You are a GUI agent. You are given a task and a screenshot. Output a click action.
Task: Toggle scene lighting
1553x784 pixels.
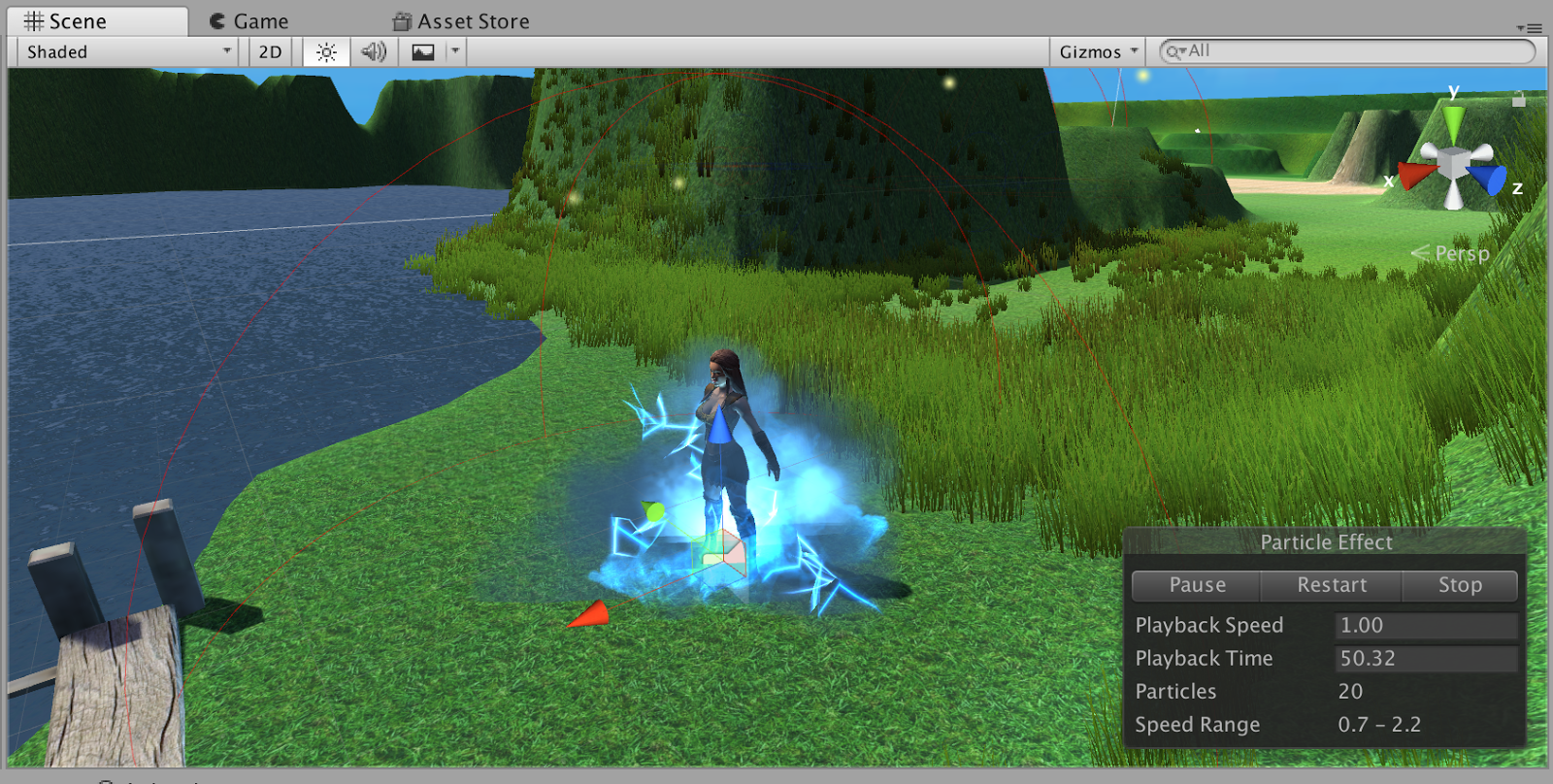click(x=324, y=51)
